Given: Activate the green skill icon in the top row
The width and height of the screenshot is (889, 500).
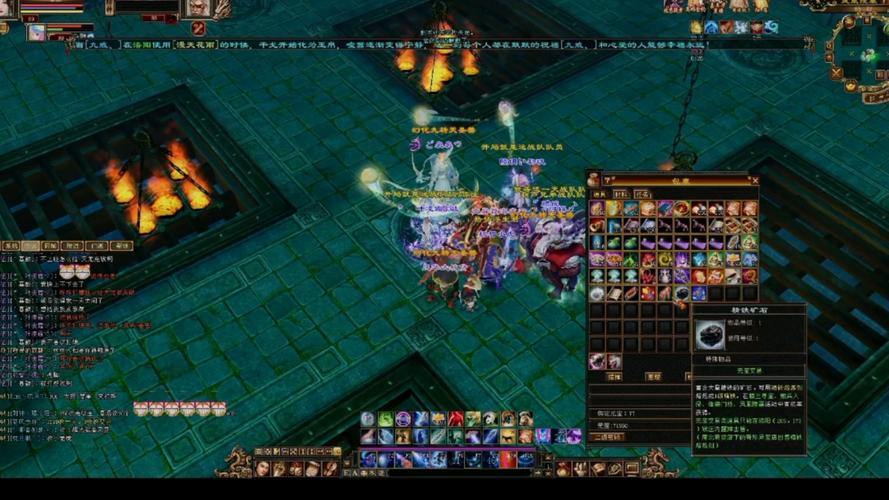Looking at the screenshot, I should 385,419.
